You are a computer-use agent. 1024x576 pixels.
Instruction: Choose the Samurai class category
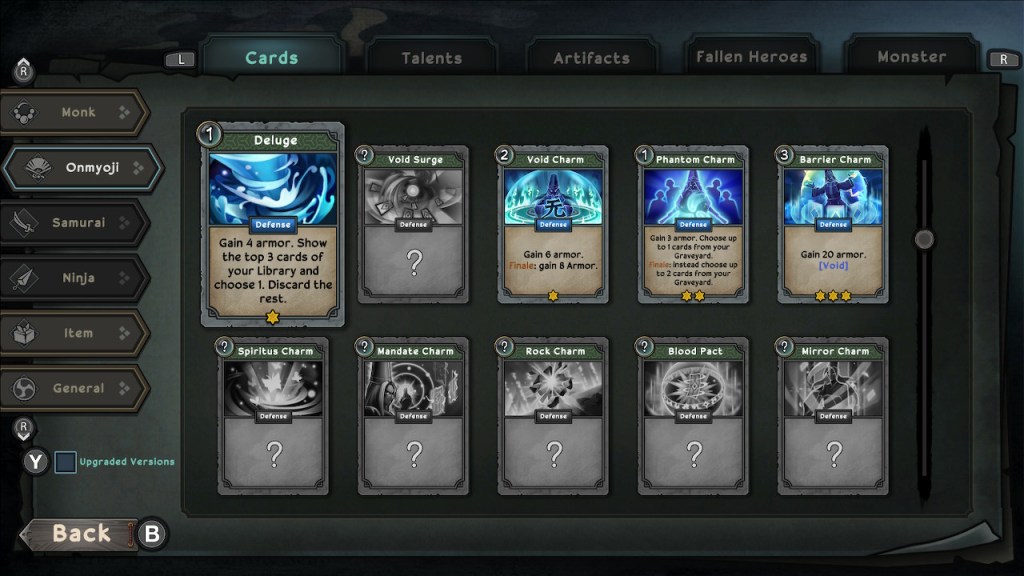coord(78,223)
